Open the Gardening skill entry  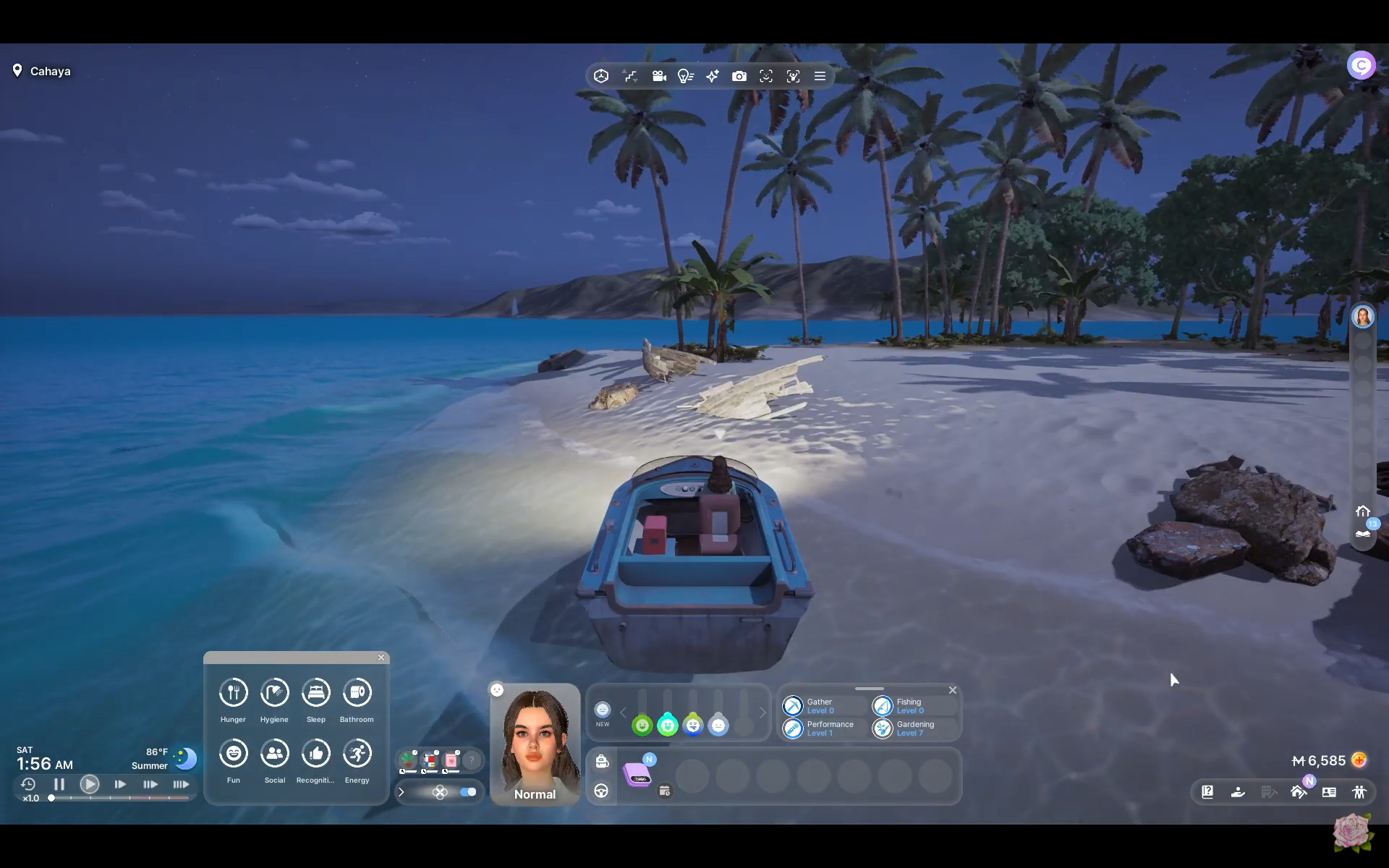[883, 728]
